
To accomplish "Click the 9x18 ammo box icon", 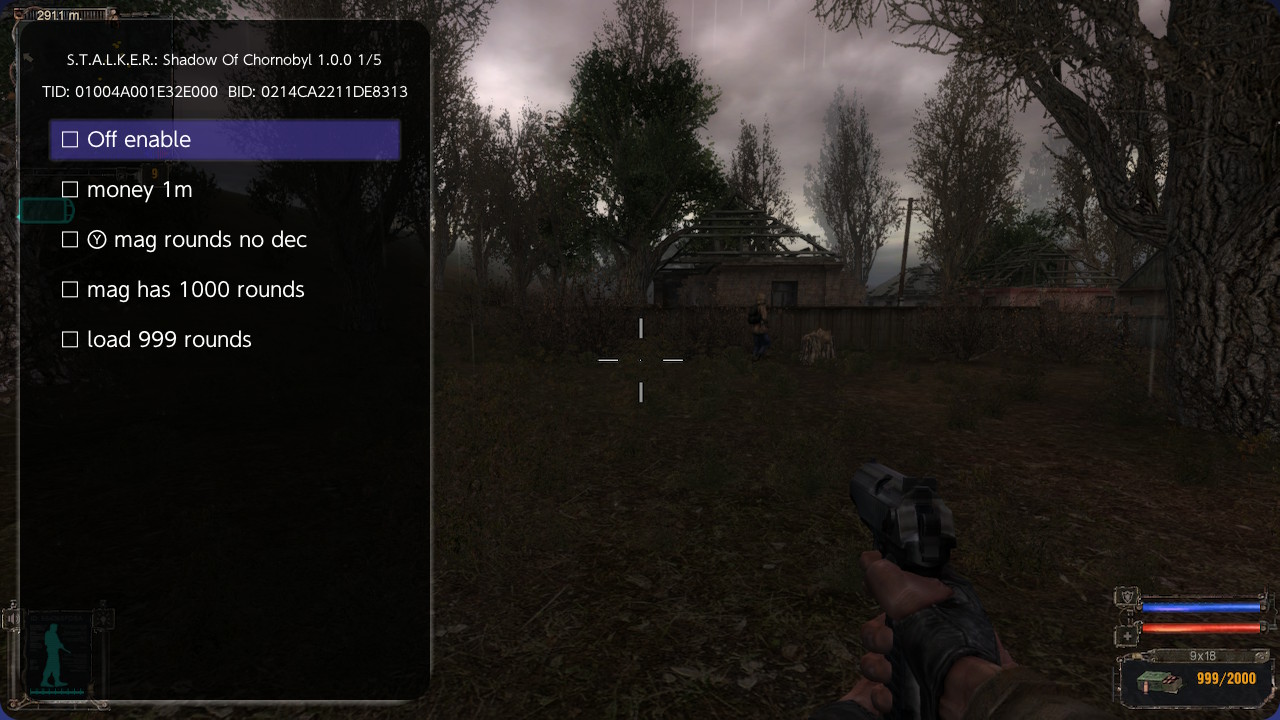I will tap(1158, 682).
